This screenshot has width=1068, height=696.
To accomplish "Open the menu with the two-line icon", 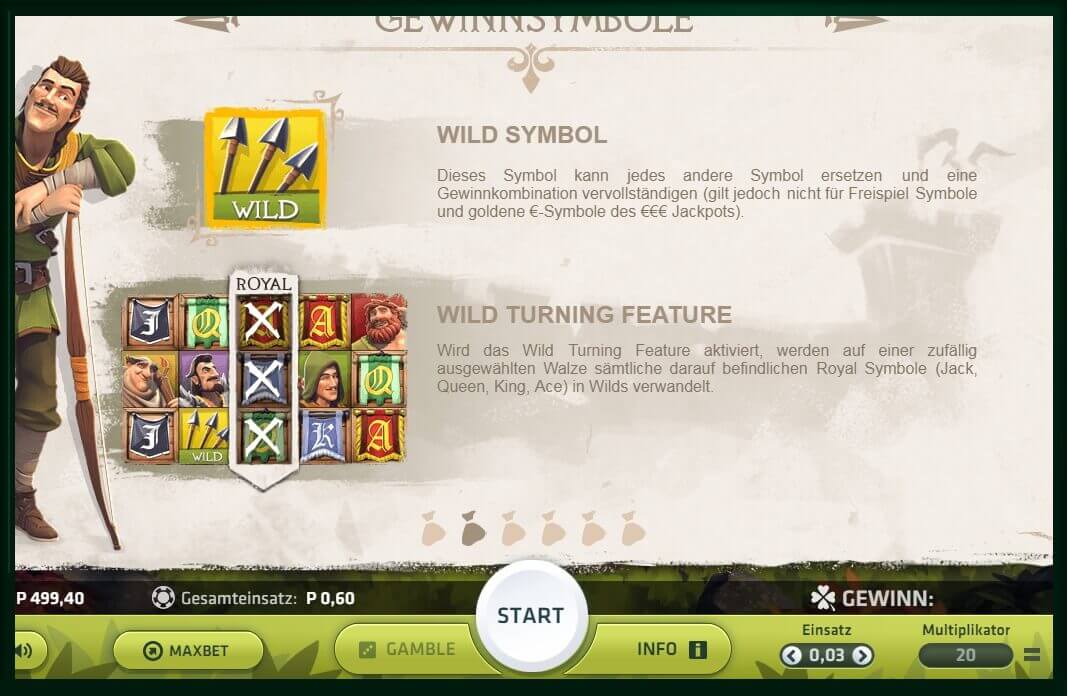I will coord(1033,656).
